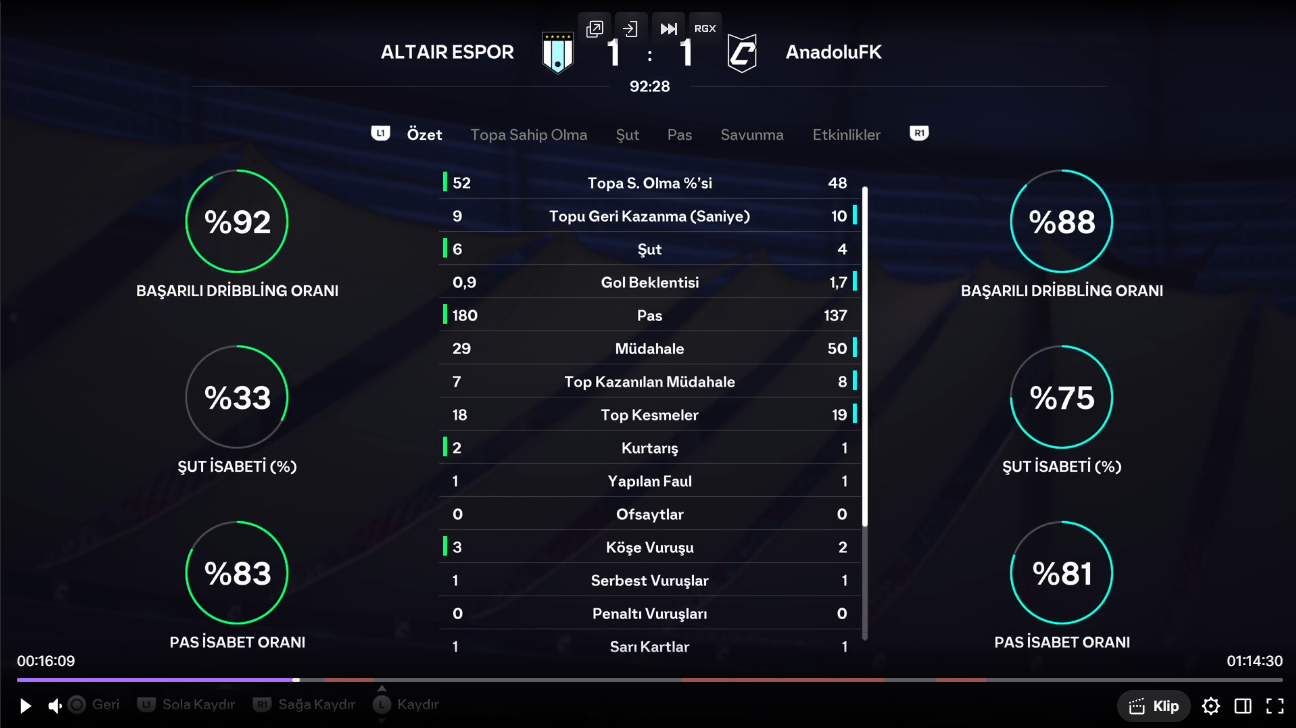Select the Pas tab
Viewport: 1296px width, 728px height.
tap(680, 134)
